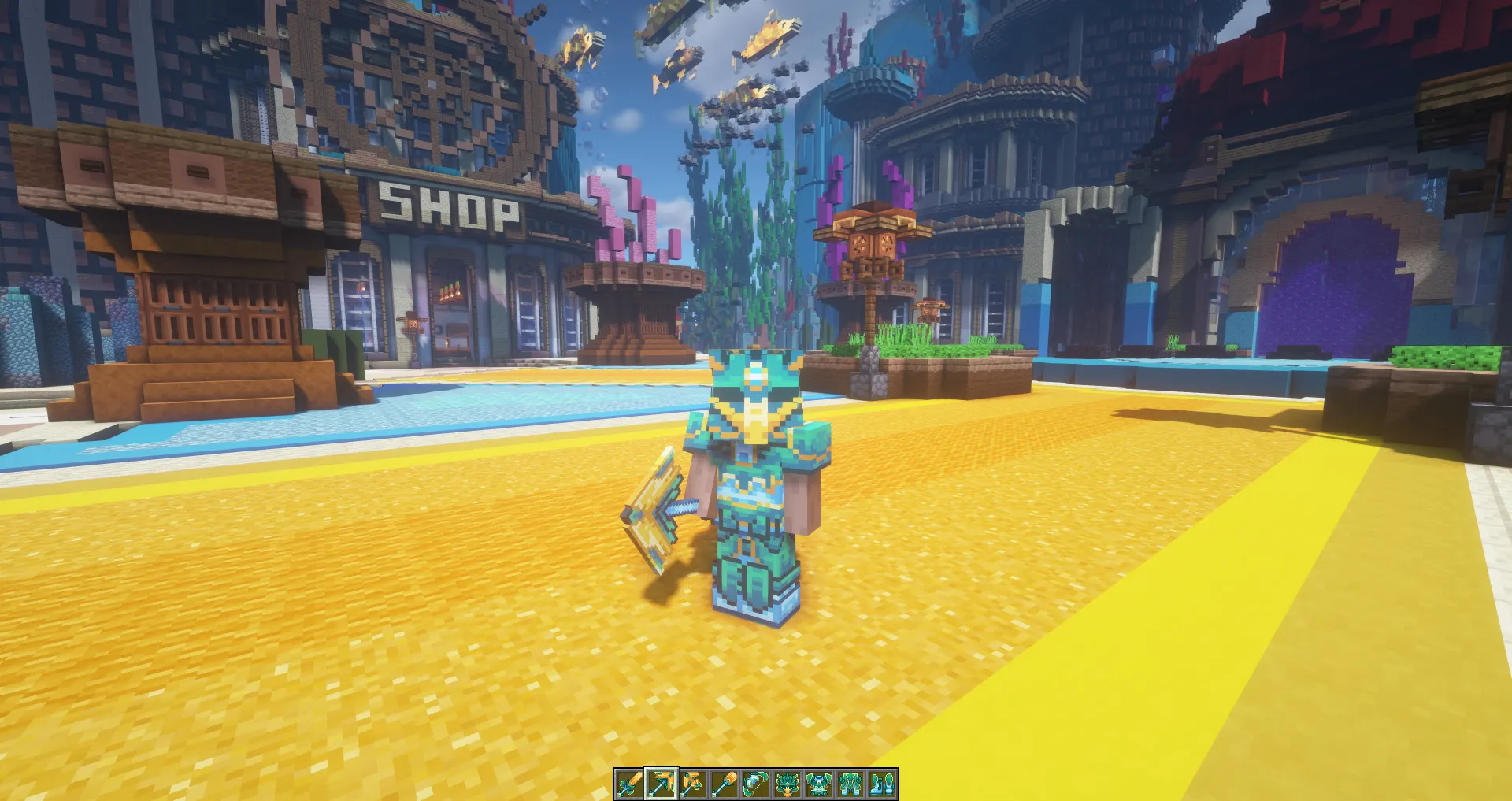Select the teal bow in the fifth hotbar slot
Screen dimensions: 1512x801
click(x=756, y=784)
